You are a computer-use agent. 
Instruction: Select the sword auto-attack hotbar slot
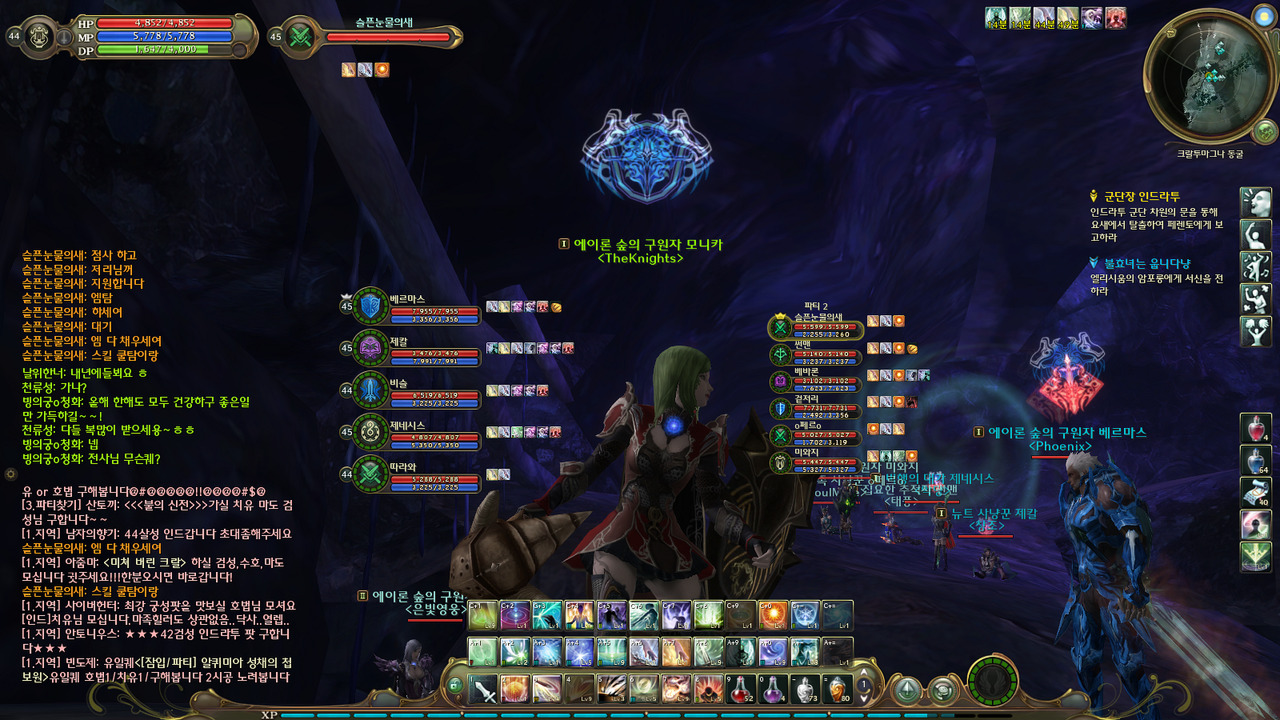click(484, 688)
